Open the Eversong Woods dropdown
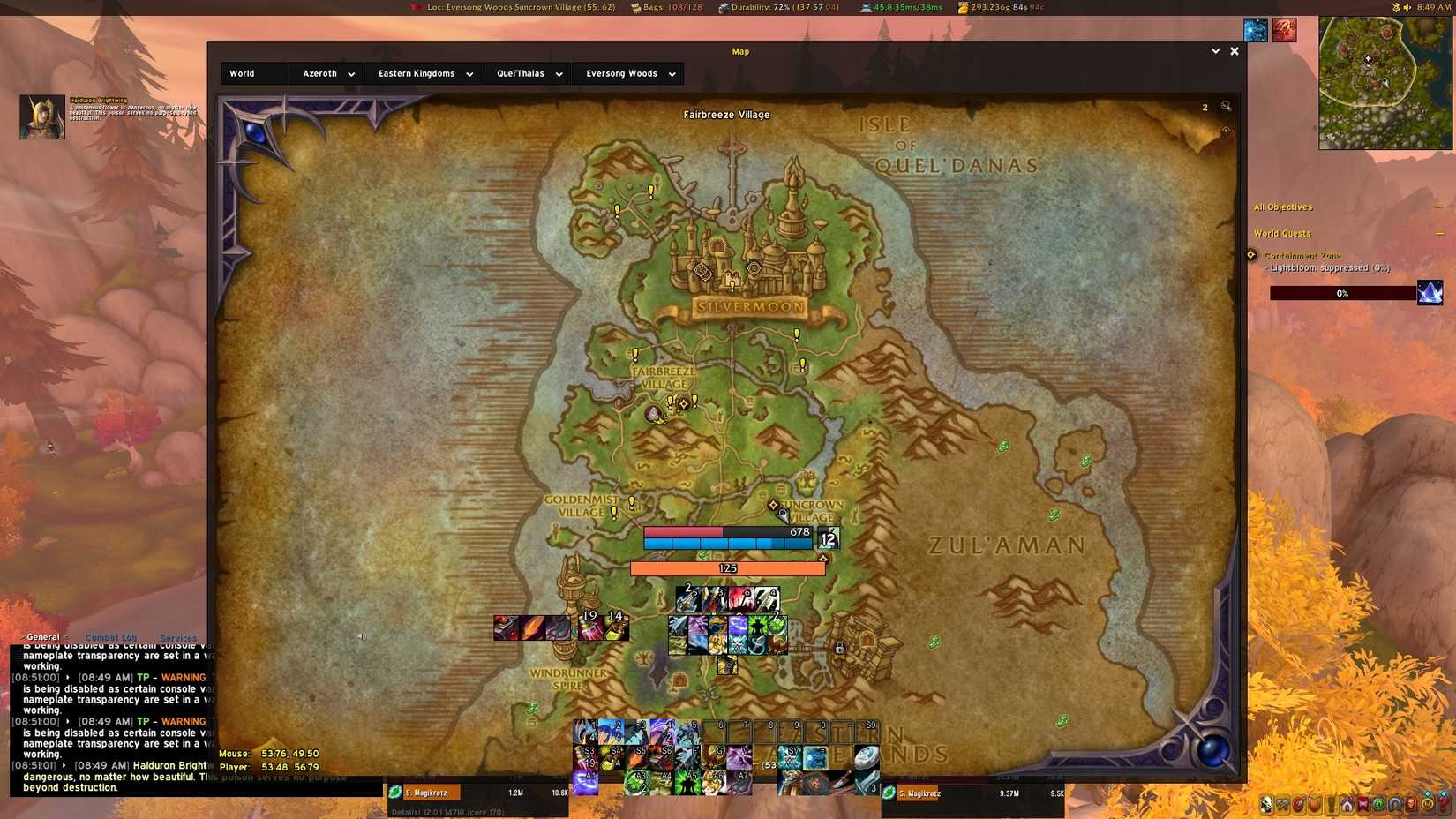Screen dimensions: 1456x819 tap(628, 73)
